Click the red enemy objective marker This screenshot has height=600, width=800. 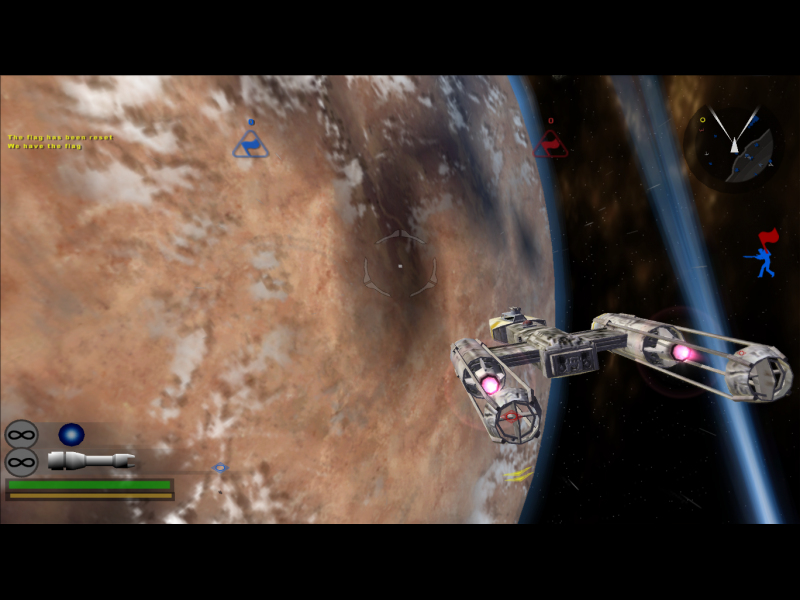(x=550, y=142)
